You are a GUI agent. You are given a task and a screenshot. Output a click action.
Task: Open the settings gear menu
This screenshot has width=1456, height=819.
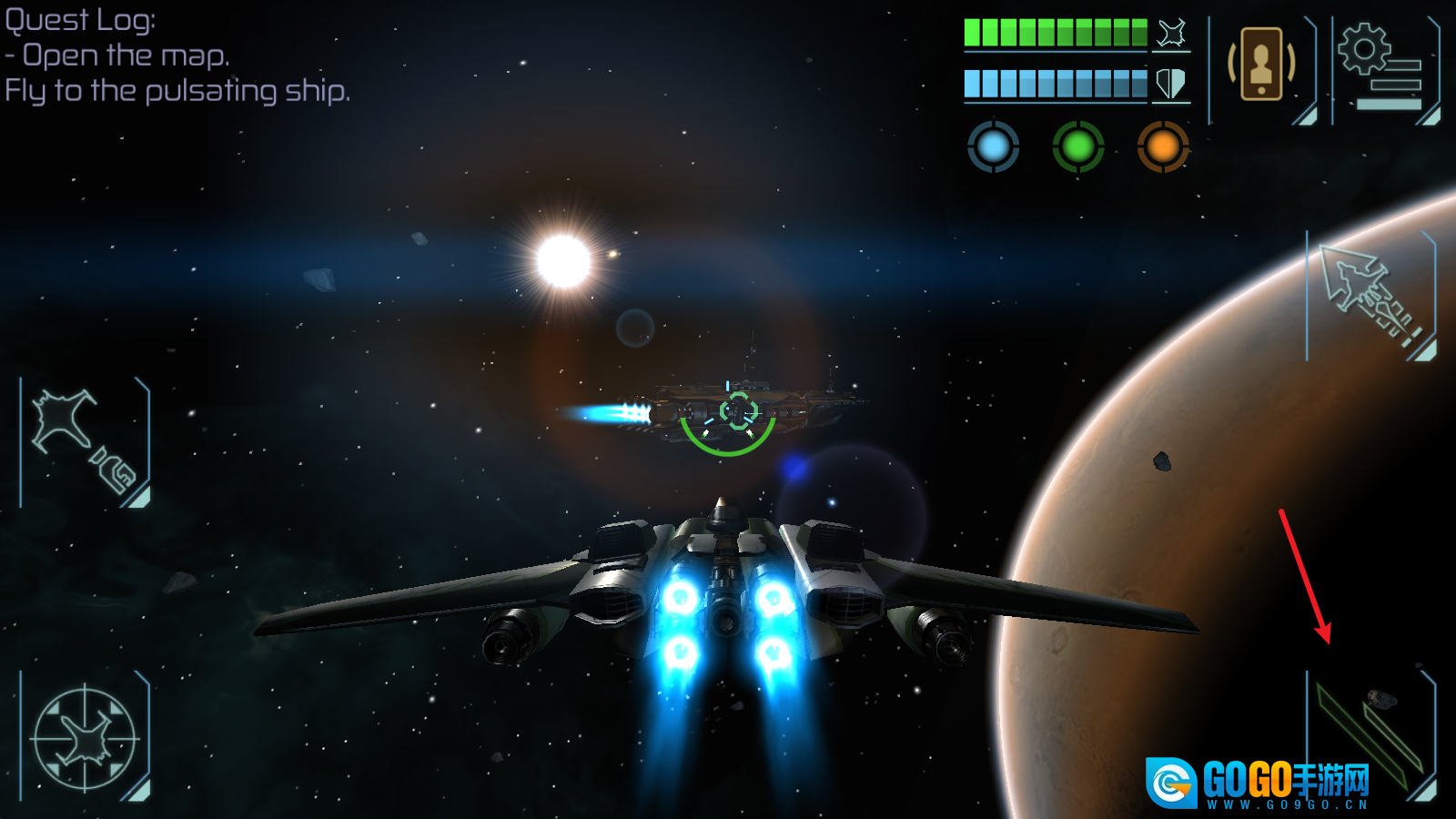pyautogui.click(x=1383, y=69)
